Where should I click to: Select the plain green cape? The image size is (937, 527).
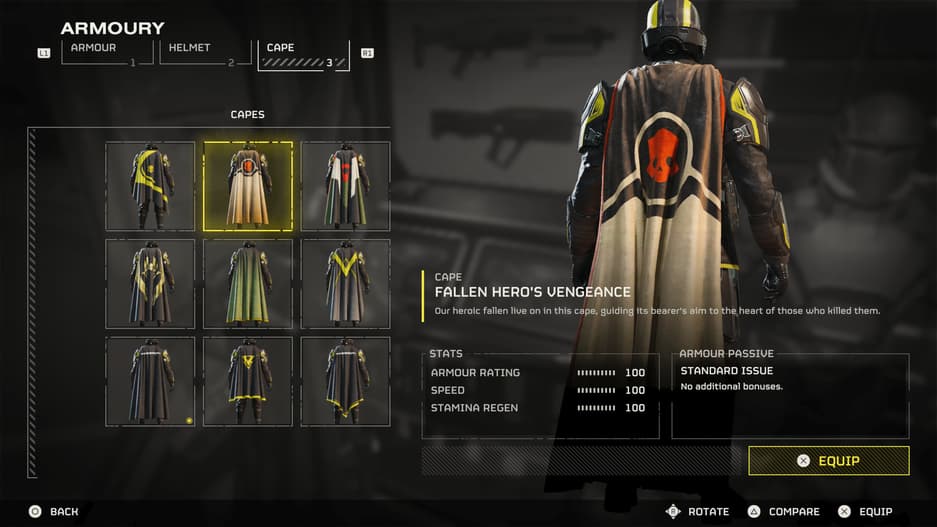click(x=248, y=284)
